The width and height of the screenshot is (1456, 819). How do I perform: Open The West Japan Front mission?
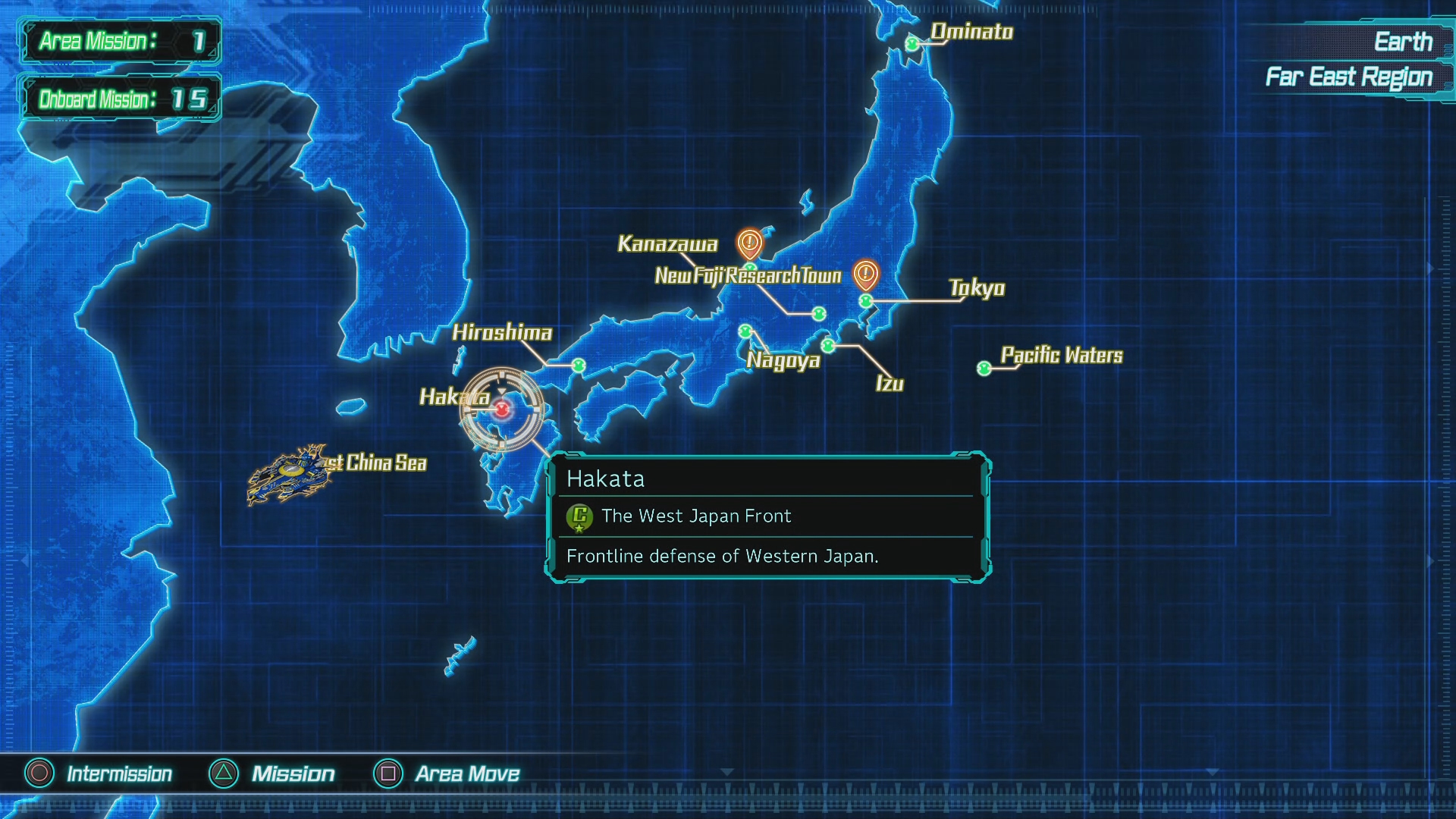tap(695, 516)
